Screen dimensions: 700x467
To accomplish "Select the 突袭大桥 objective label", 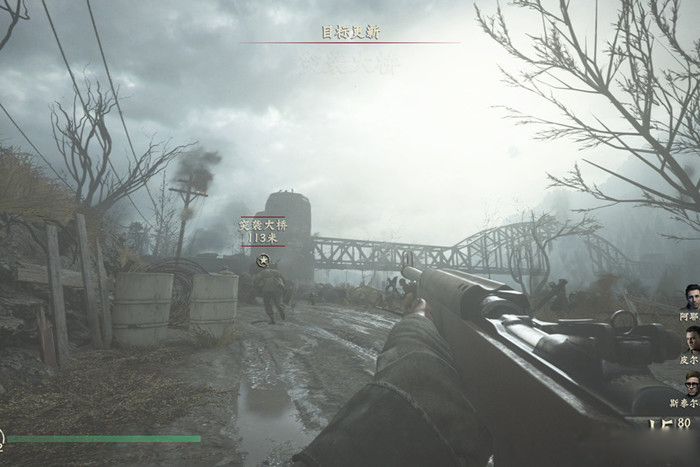I will pos(262,225).
